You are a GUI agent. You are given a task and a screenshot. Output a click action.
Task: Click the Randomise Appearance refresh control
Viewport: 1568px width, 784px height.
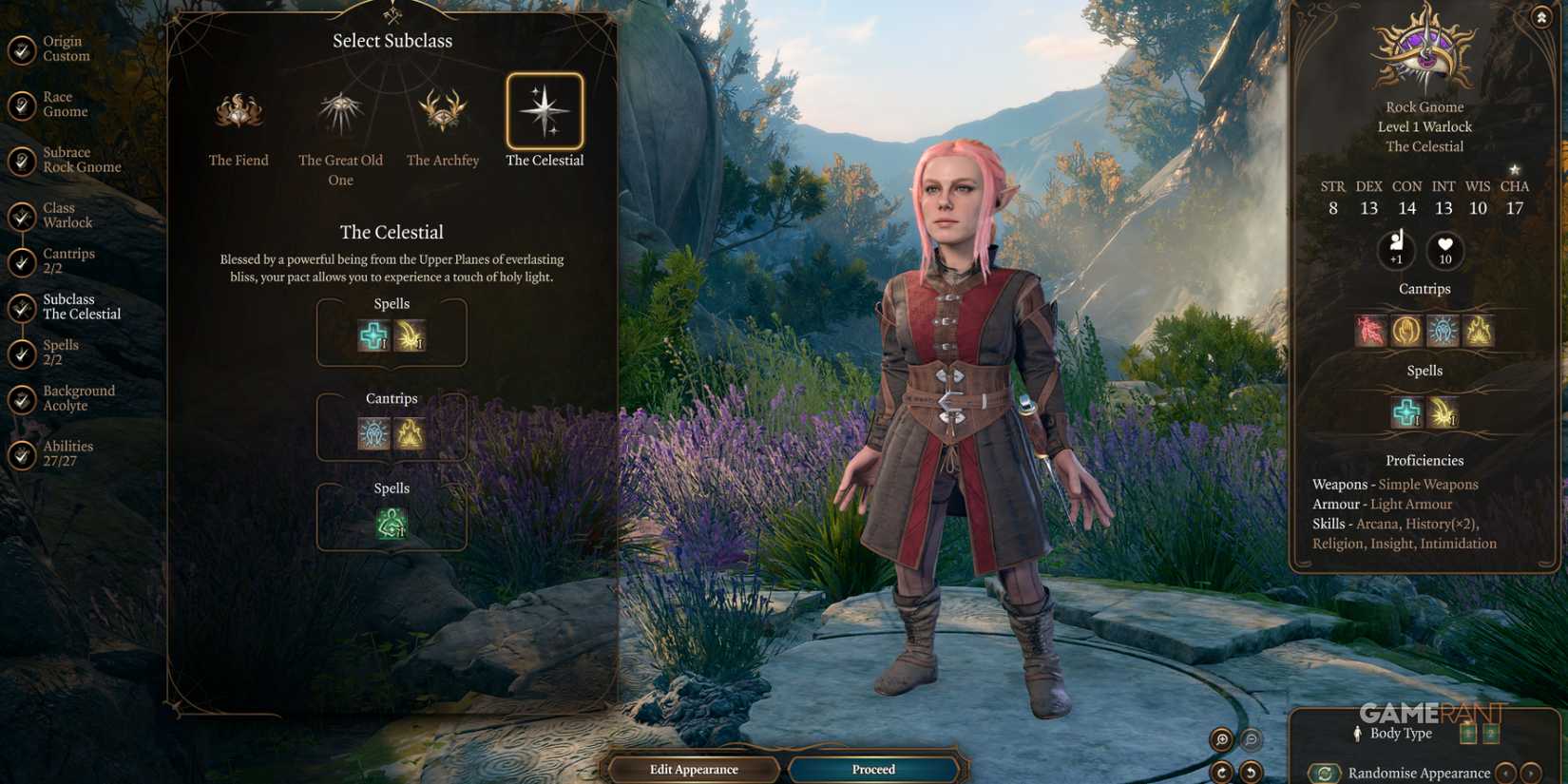pos(1325,772)
